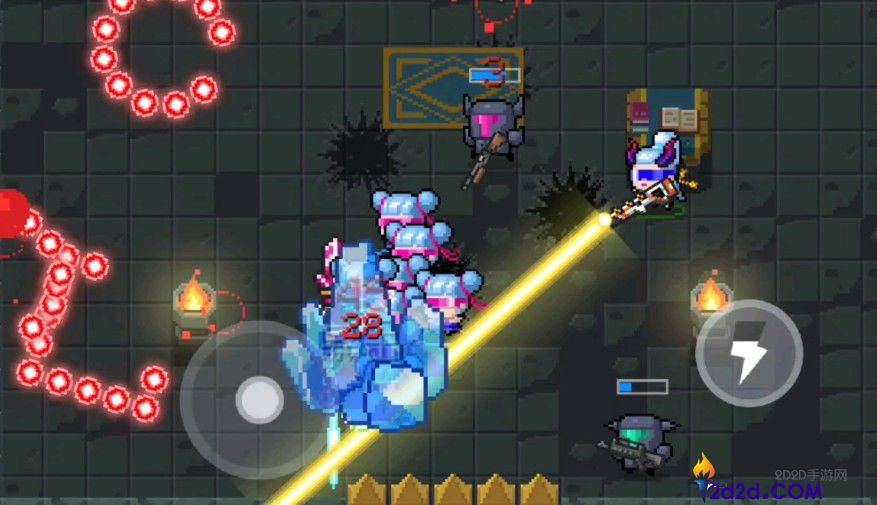Tap the virtual joystick thumb knob
The height and width of the screenshot is (505, 877).
point(260,400)
